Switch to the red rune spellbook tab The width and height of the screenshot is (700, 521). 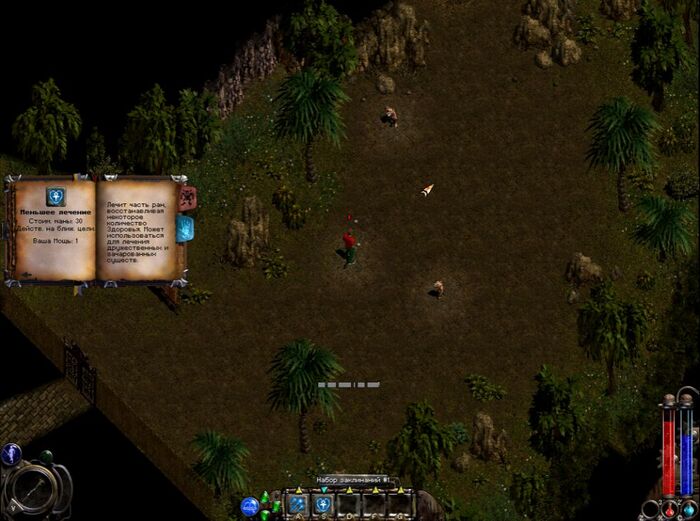point(186,197)
